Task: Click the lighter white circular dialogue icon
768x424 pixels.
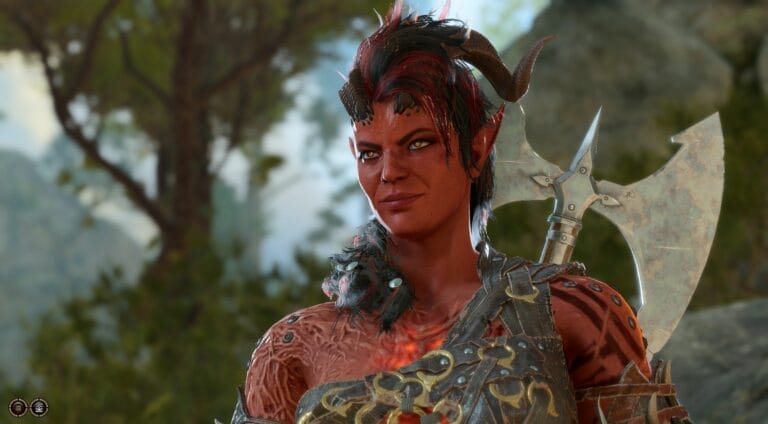Action: [39, 406]
